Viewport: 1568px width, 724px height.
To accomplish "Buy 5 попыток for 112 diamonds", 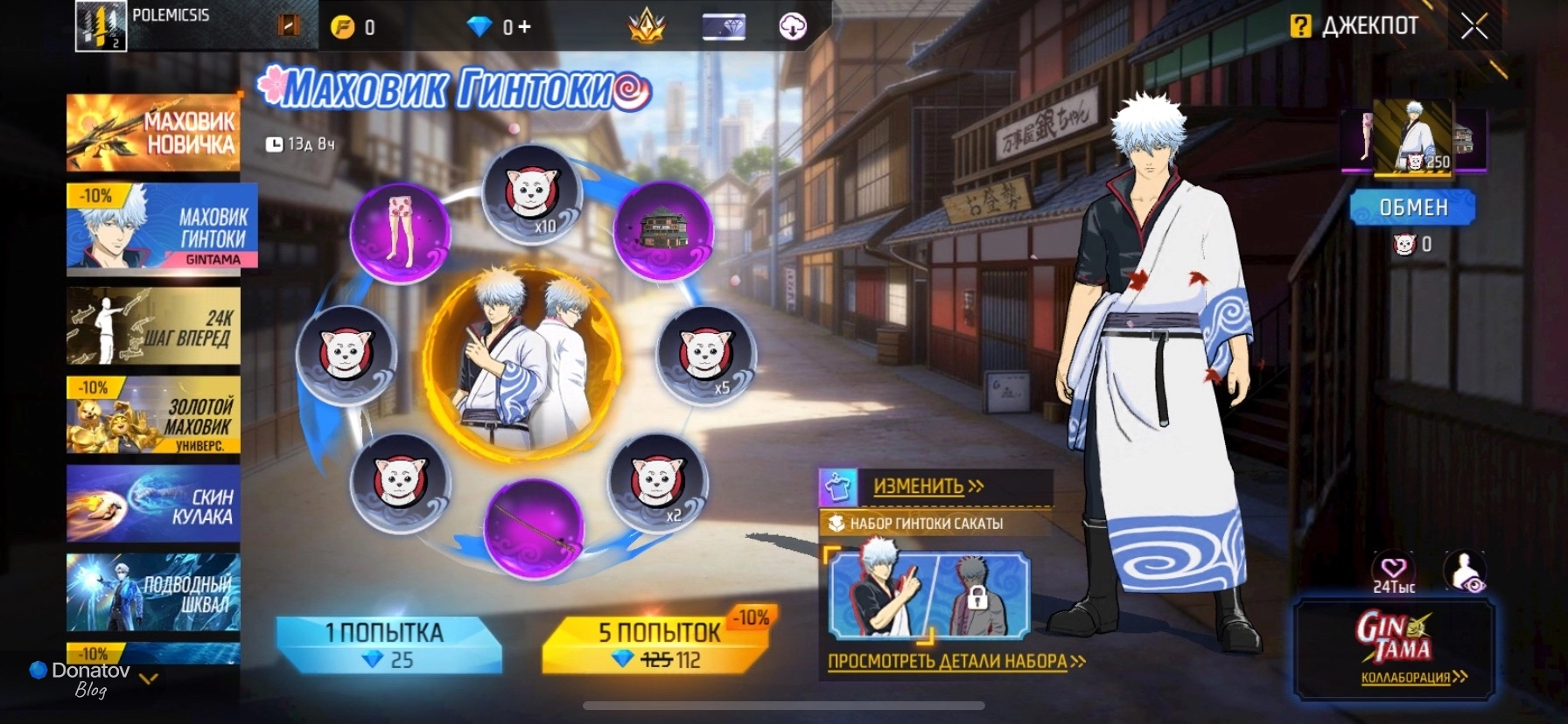I will click(x=658, y=645).
